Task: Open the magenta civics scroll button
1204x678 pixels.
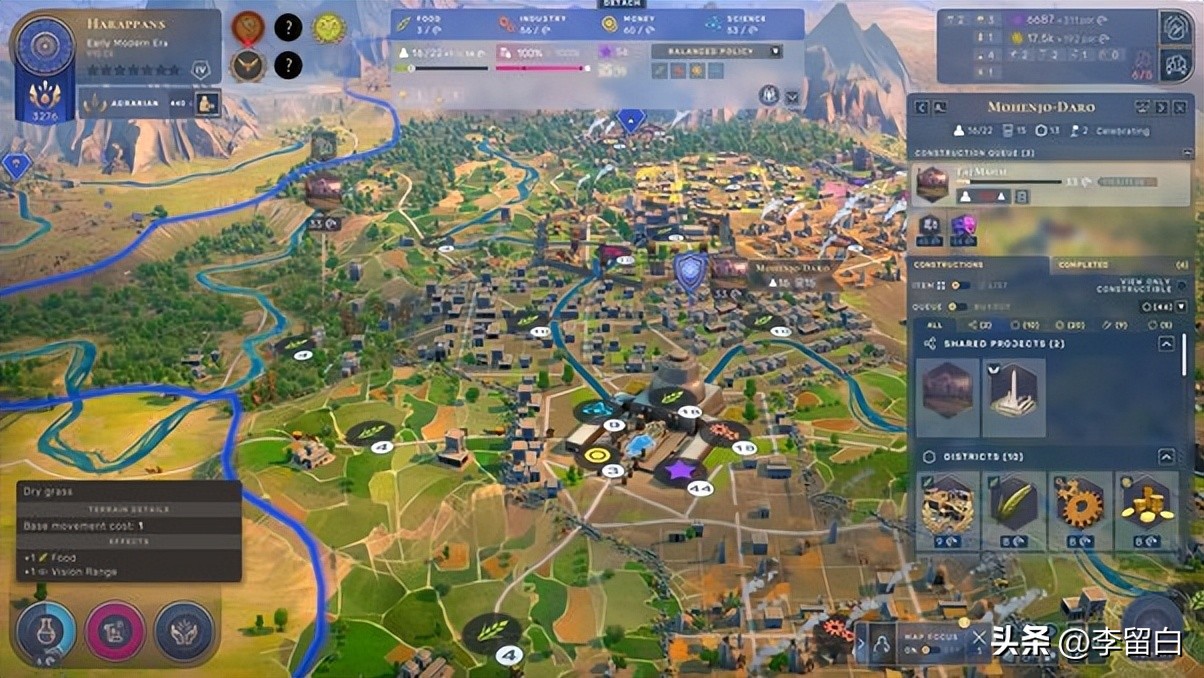Action: coord(115,632)
